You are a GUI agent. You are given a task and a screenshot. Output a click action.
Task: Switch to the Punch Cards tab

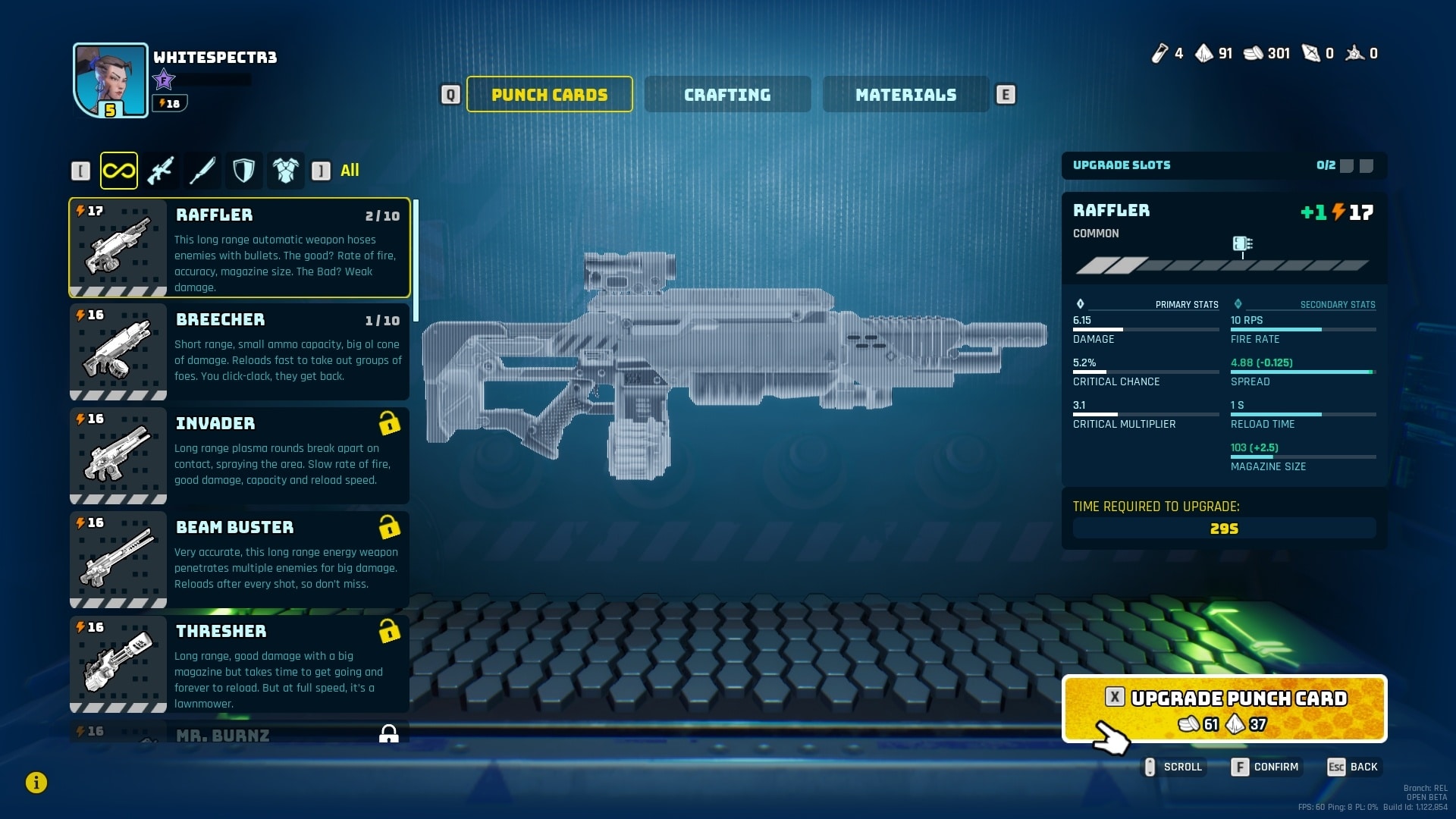(549, 95)
